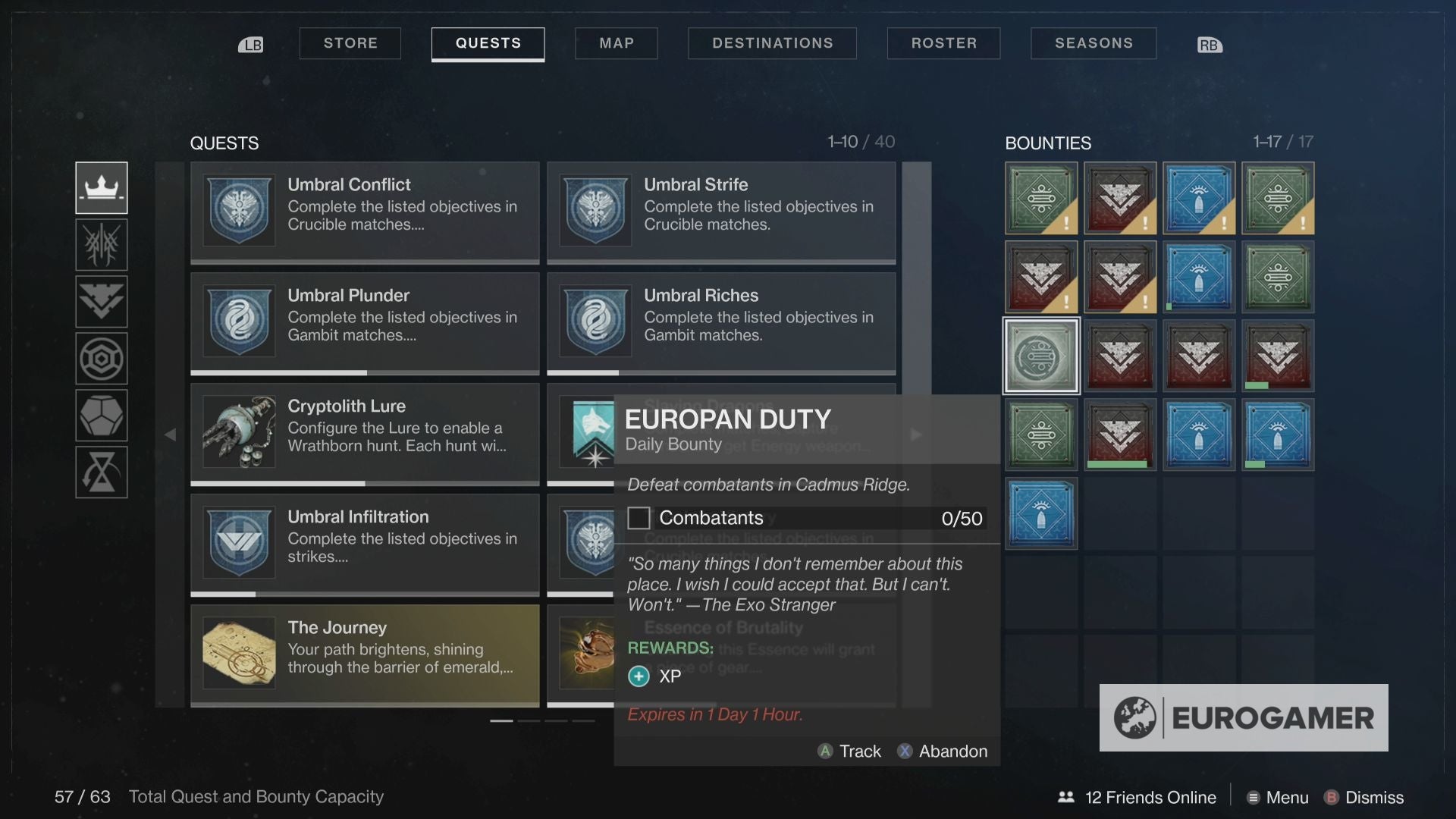The image size is (1456, 819).
Task: Click the XP reward icon under REWARDS
Action: pyautogui.click(x=638, y=676)
